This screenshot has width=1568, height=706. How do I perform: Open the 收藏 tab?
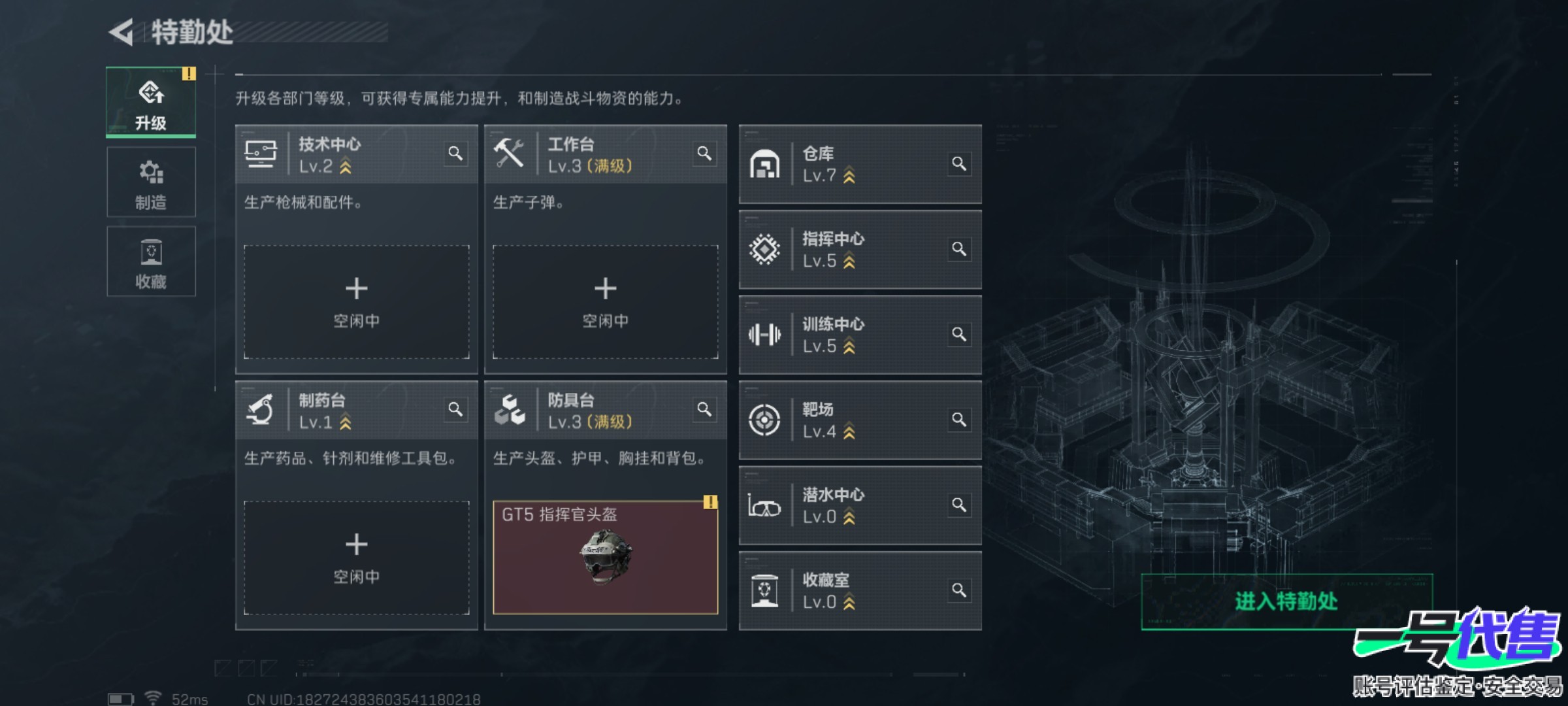coord(151,261)
